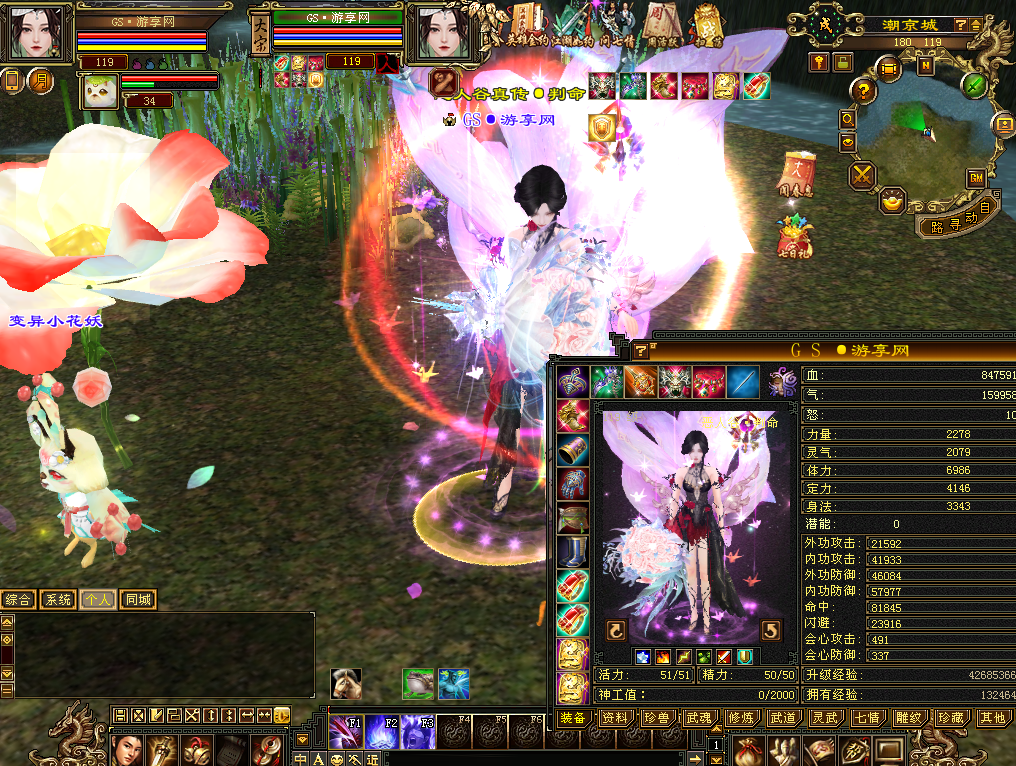This screenshot has width=1016, height=766.
Task: Open the 七情 tab
Action: coord(866,718)
